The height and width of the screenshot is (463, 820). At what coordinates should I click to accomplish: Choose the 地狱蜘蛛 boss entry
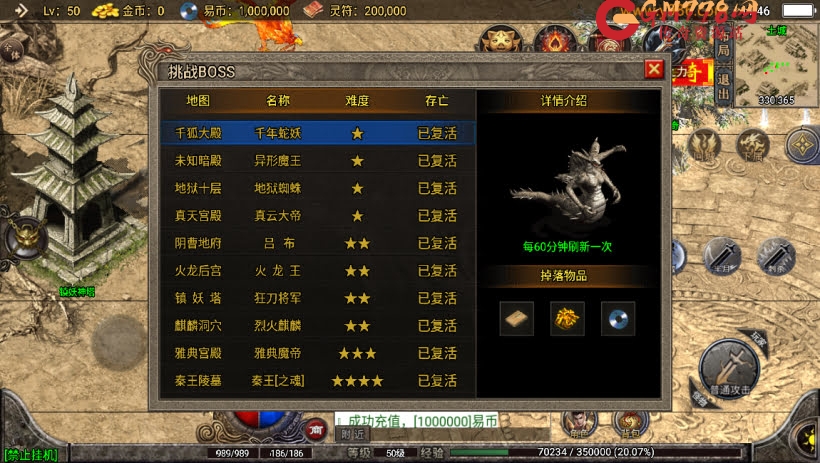point(317,188)
